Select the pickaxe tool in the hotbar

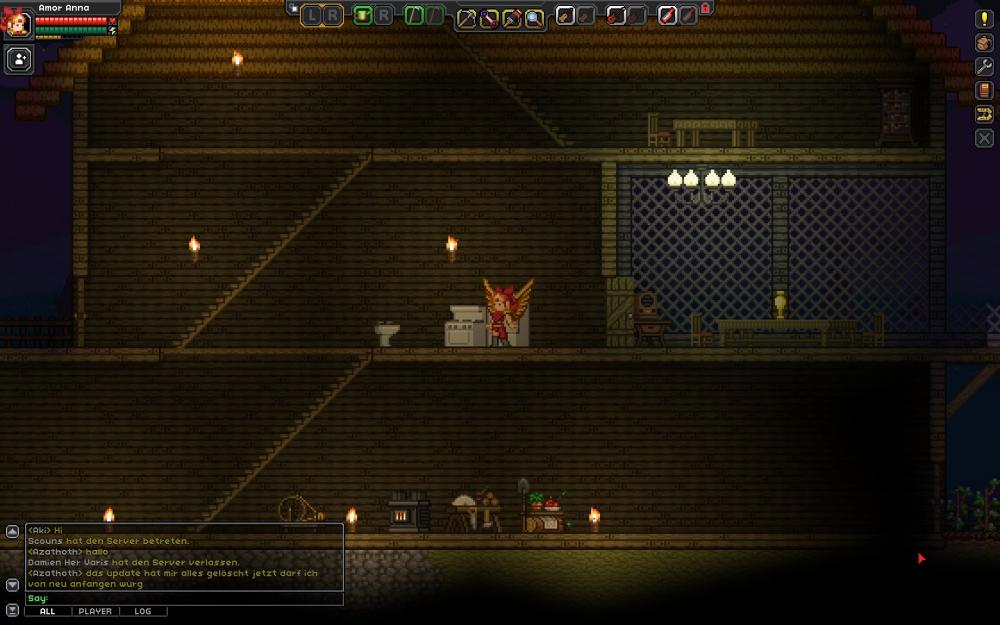coord(466,16)
